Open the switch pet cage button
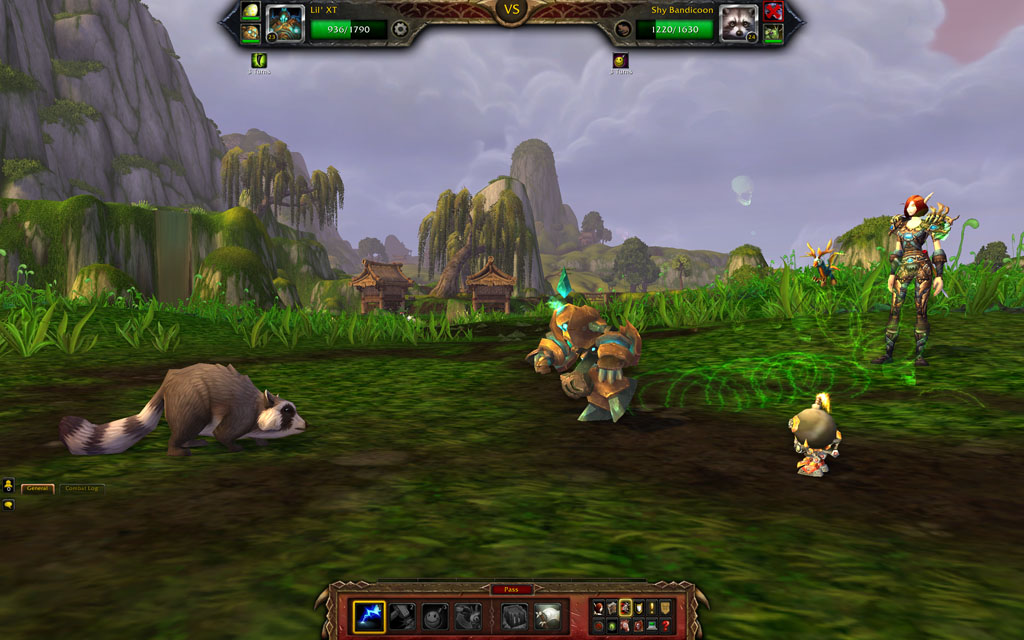 click(x=515, y=616)
